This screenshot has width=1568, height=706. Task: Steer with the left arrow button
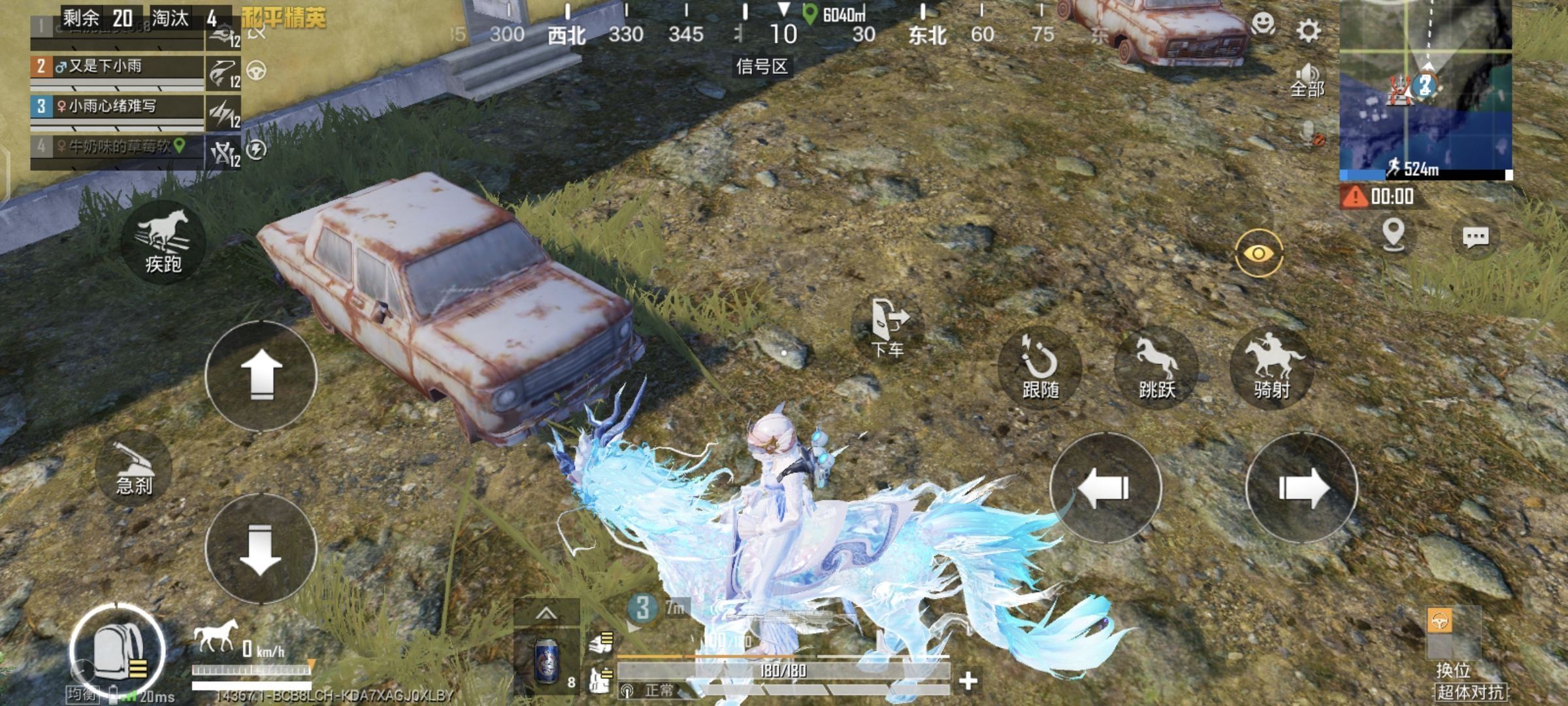[x=1105, y=488]
